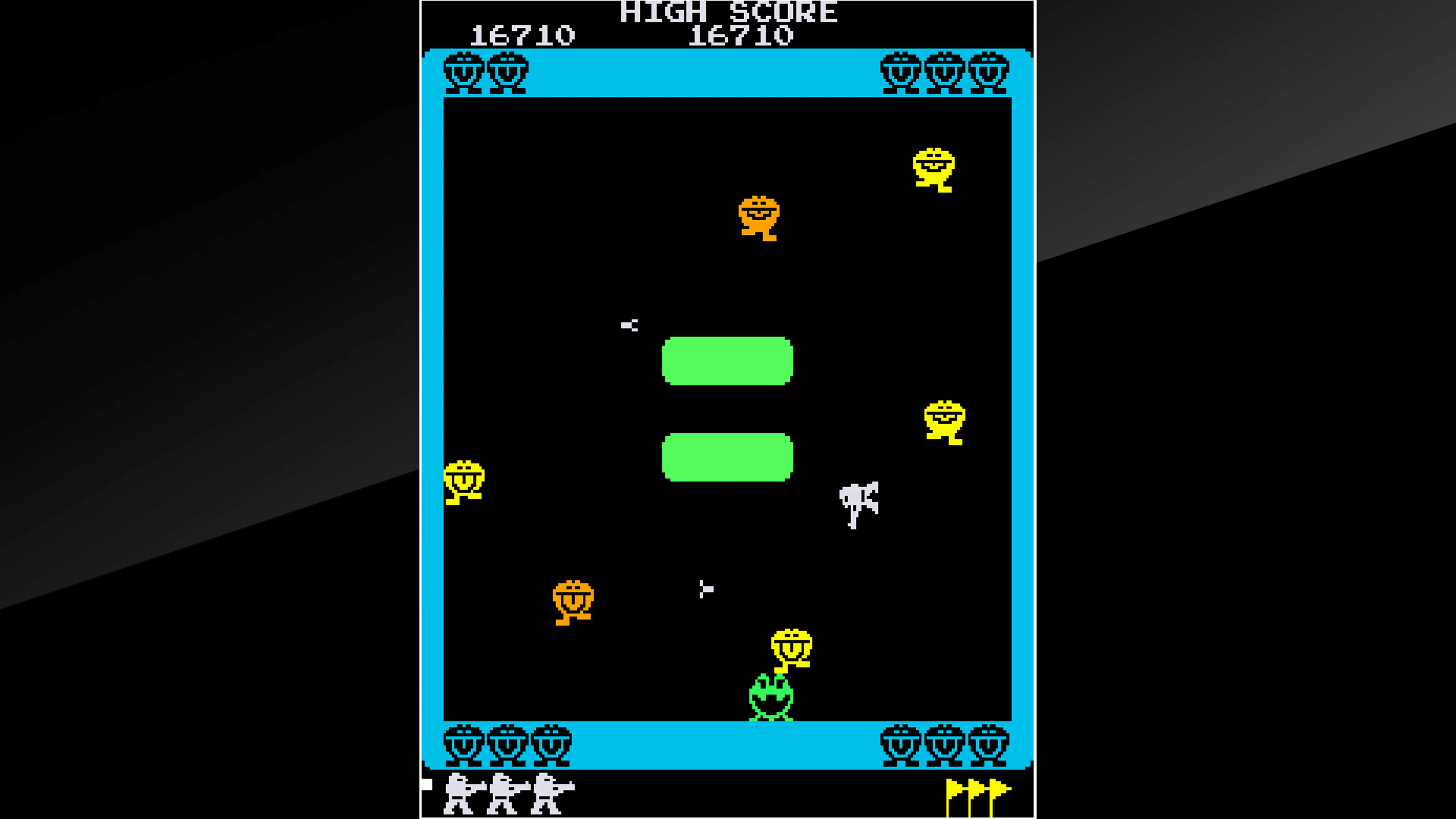Click the left score 16710

pyautogui.click(x=523, y=34)
